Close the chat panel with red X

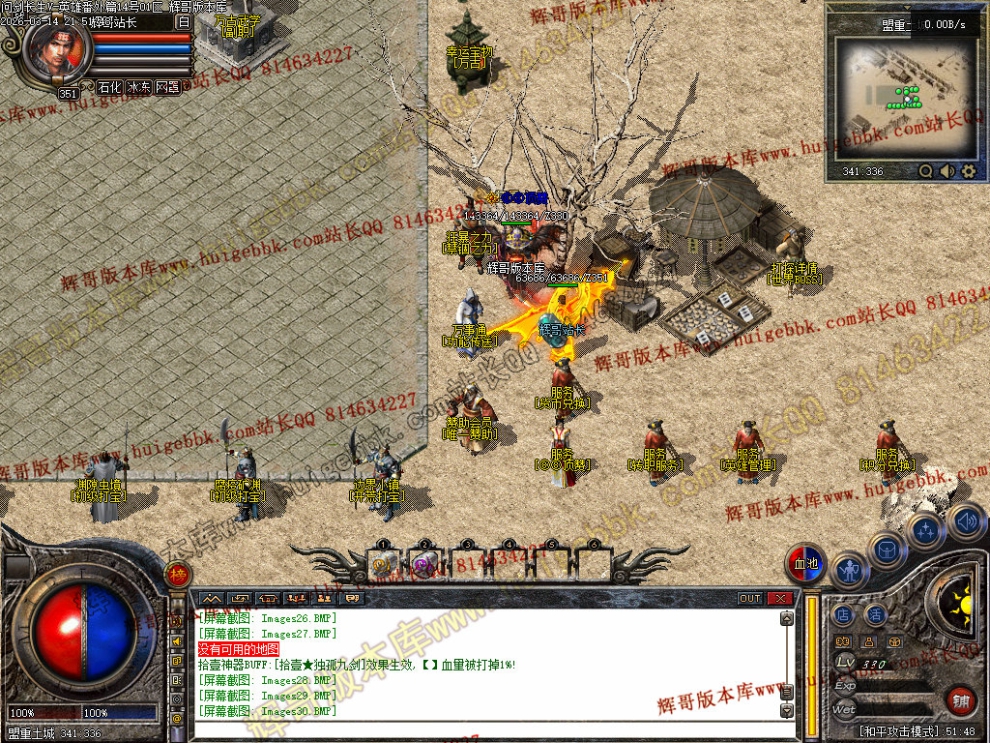tap(780, 598)
